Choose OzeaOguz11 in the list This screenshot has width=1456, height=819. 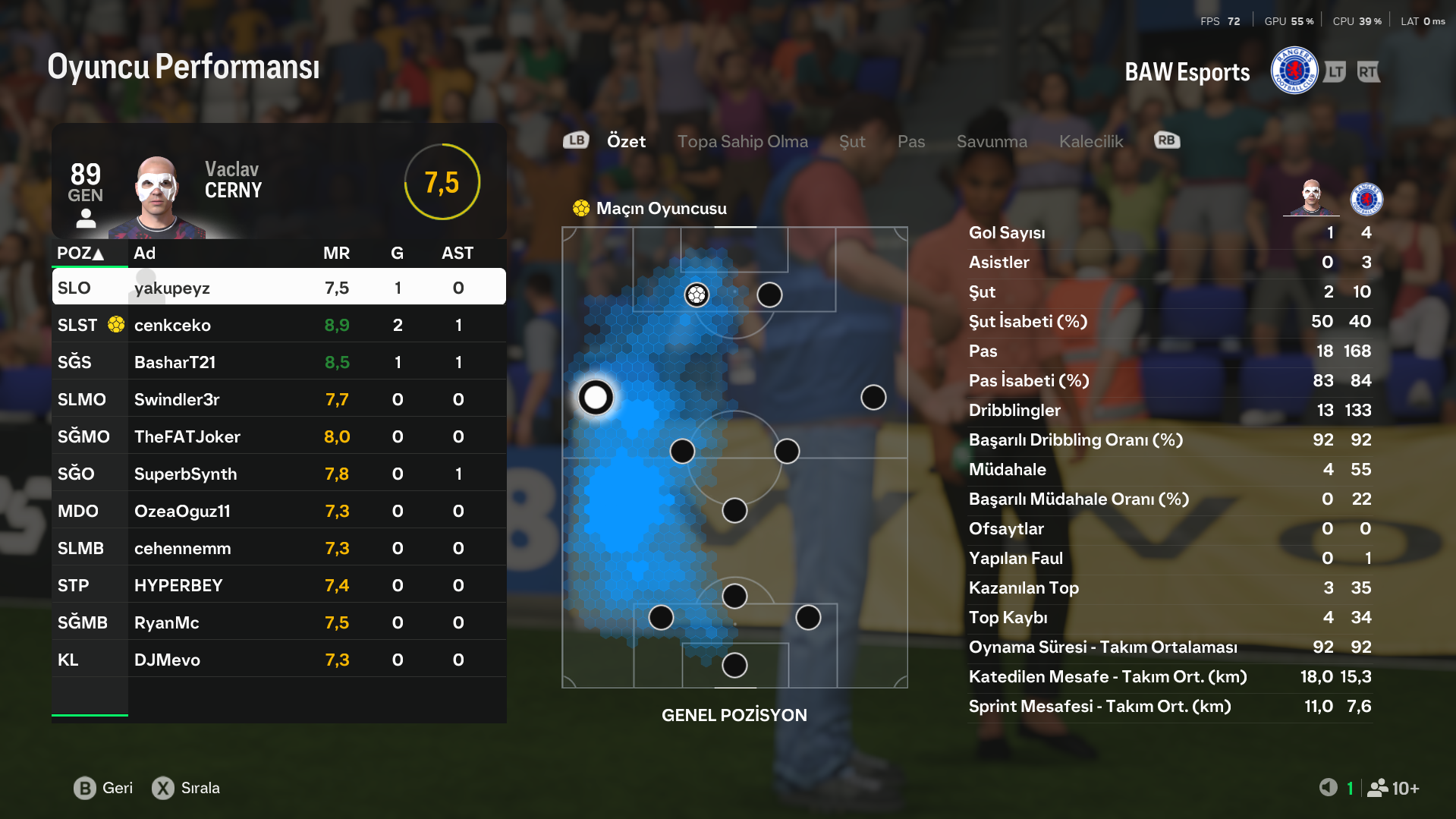[x=278, y=511]
